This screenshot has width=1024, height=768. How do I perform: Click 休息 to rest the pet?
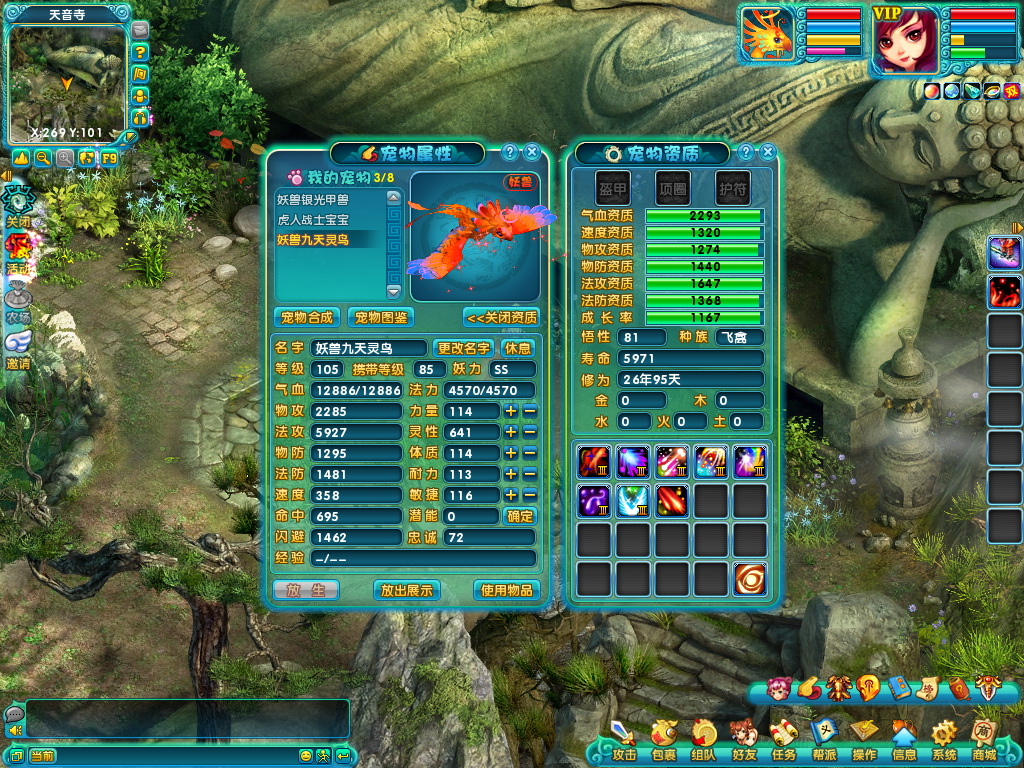[518, 348]
